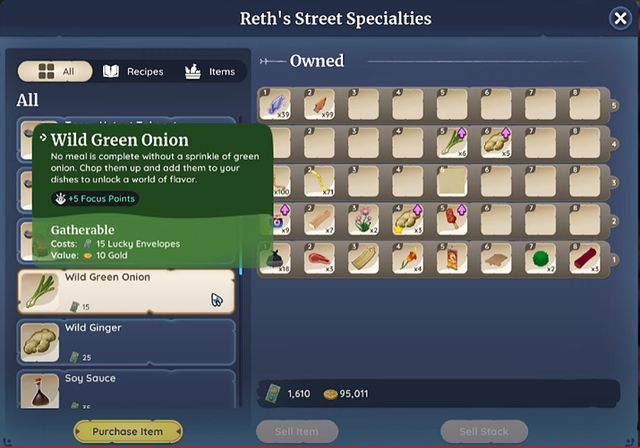Screen dimensions: 640x448
Task: Select the green onion inventory slot
Action: click(x=452, y=141)
